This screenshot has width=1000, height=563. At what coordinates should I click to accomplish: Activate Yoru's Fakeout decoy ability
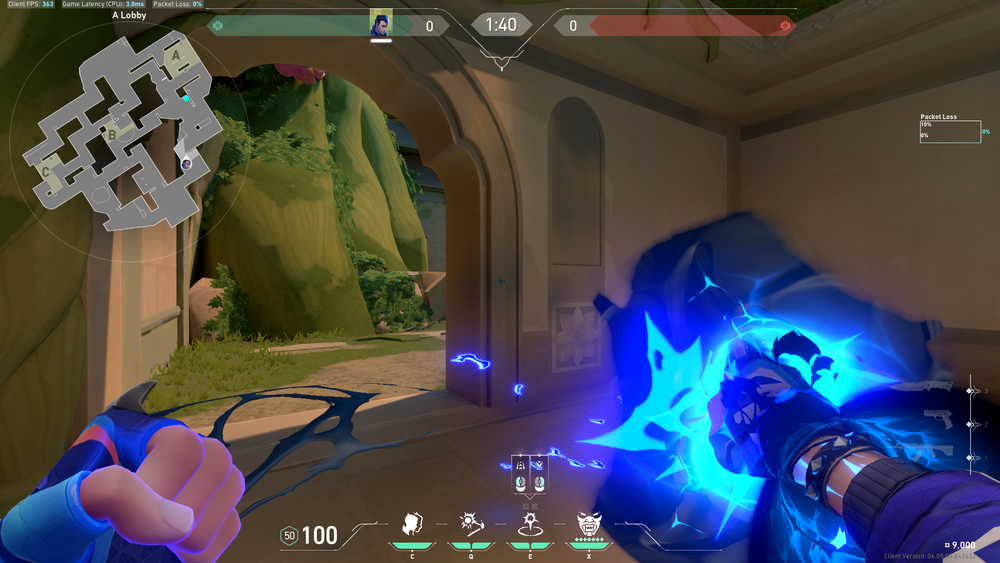pyautogui.click(x=411, y=524)
